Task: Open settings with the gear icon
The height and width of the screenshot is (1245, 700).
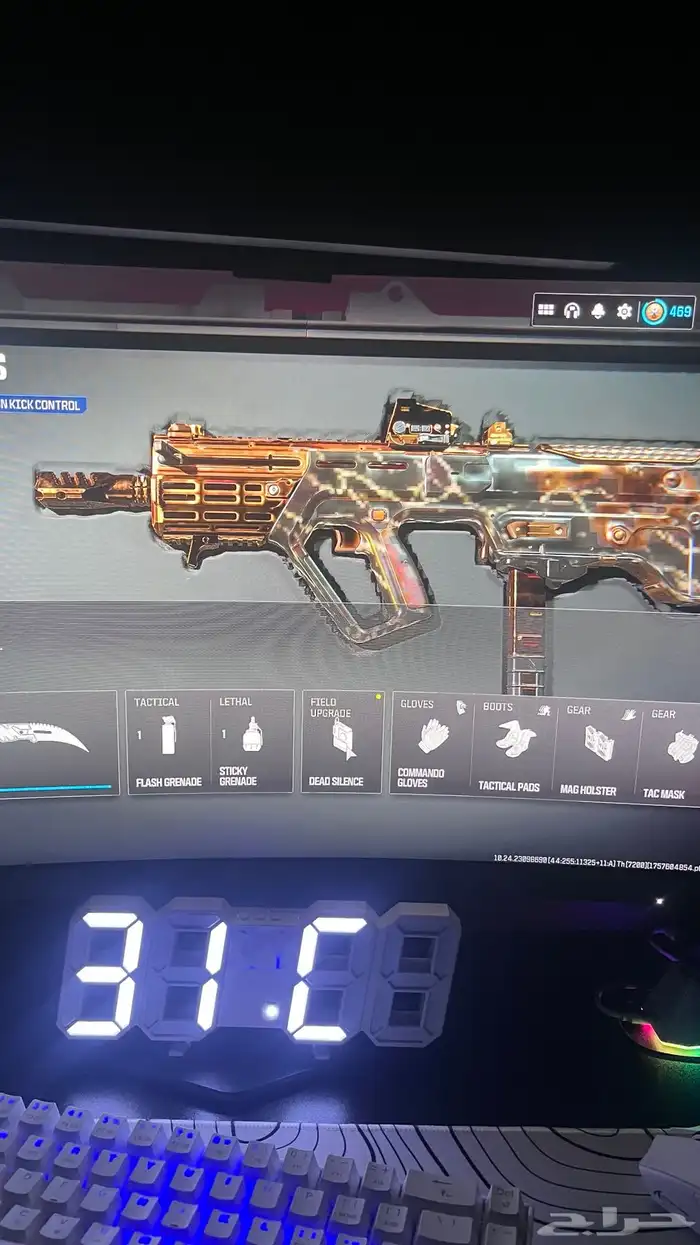Action: pyautogui.click(x=624, y=311)
